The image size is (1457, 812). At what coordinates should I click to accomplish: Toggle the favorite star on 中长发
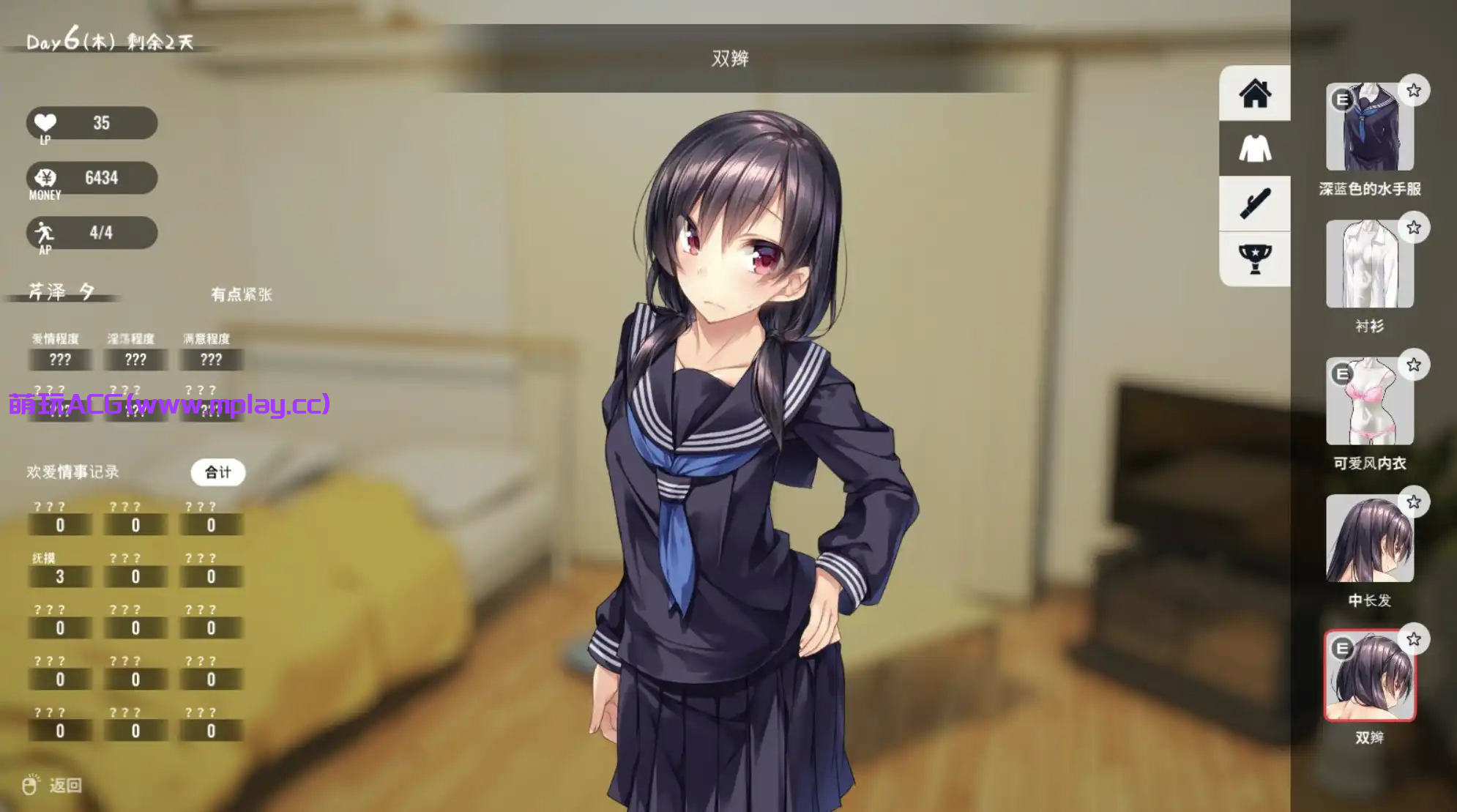tap(1415, 502)
